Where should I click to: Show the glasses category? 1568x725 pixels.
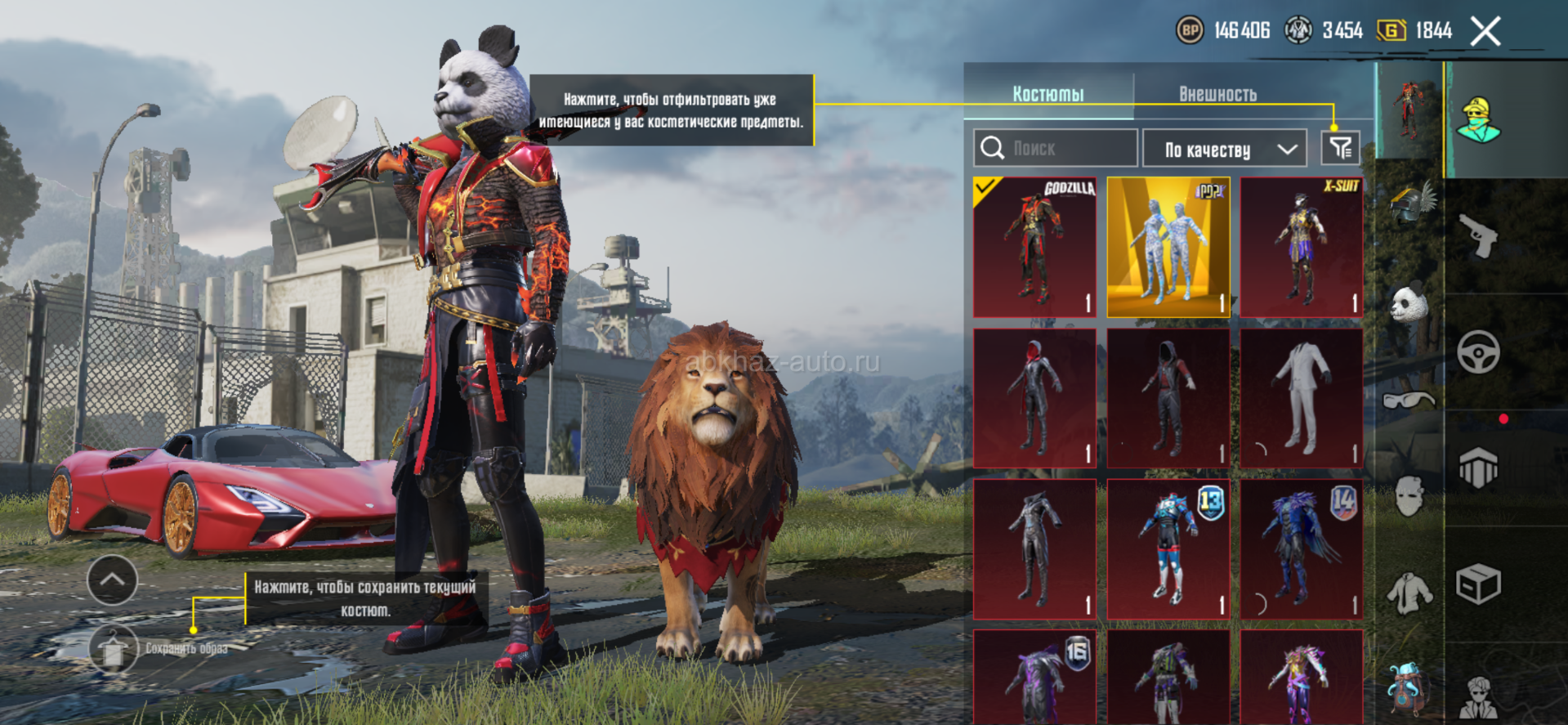(1409, 400)
